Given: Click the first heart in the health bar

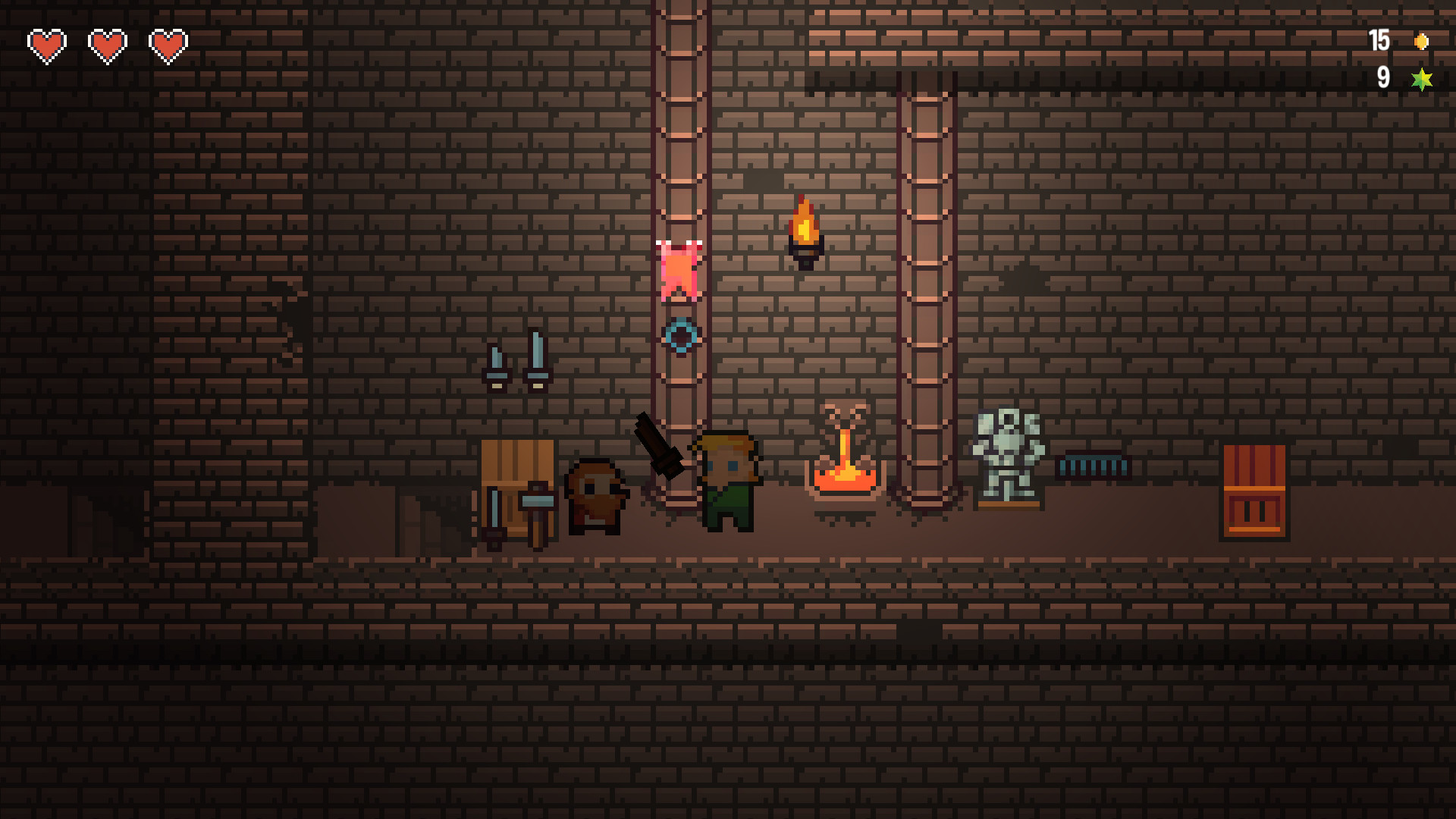Looking at the screenshot, I should (x=45, y=45).
